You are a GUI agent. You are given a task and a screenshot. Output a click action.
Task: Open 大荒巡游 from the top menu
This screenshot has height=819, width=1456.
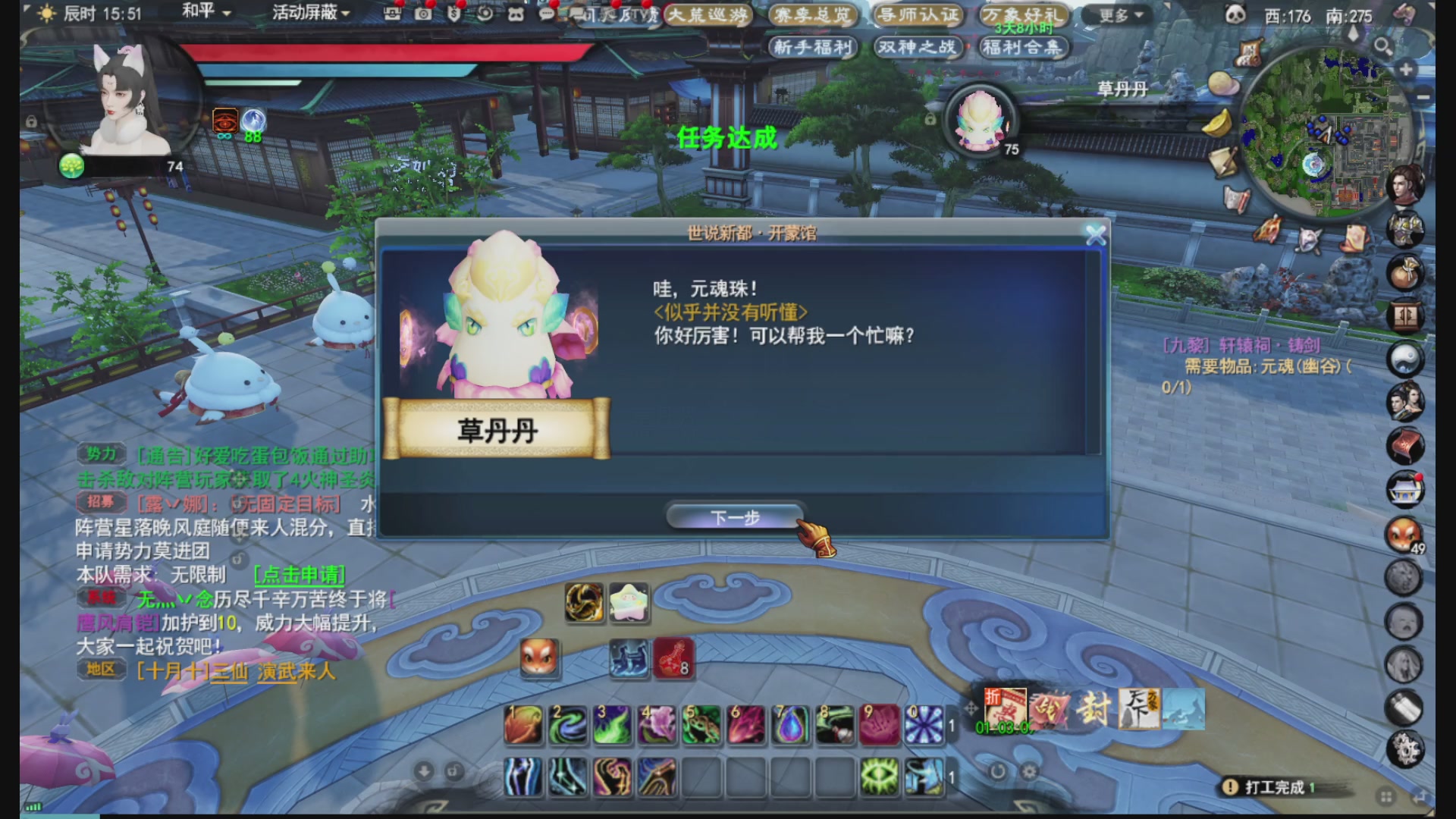tap(709, 15)
